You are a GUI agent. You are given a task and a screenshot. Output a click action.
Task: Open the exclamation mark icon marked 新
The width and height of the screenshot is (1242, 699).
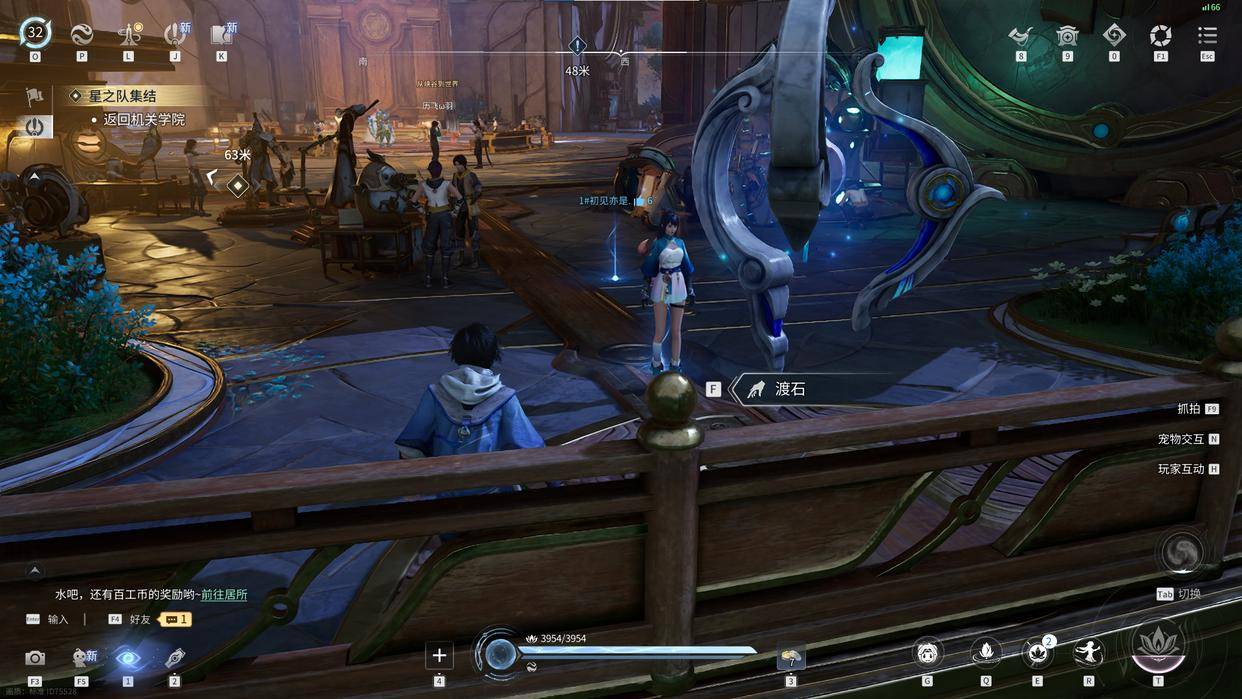(x=175, y=34)
